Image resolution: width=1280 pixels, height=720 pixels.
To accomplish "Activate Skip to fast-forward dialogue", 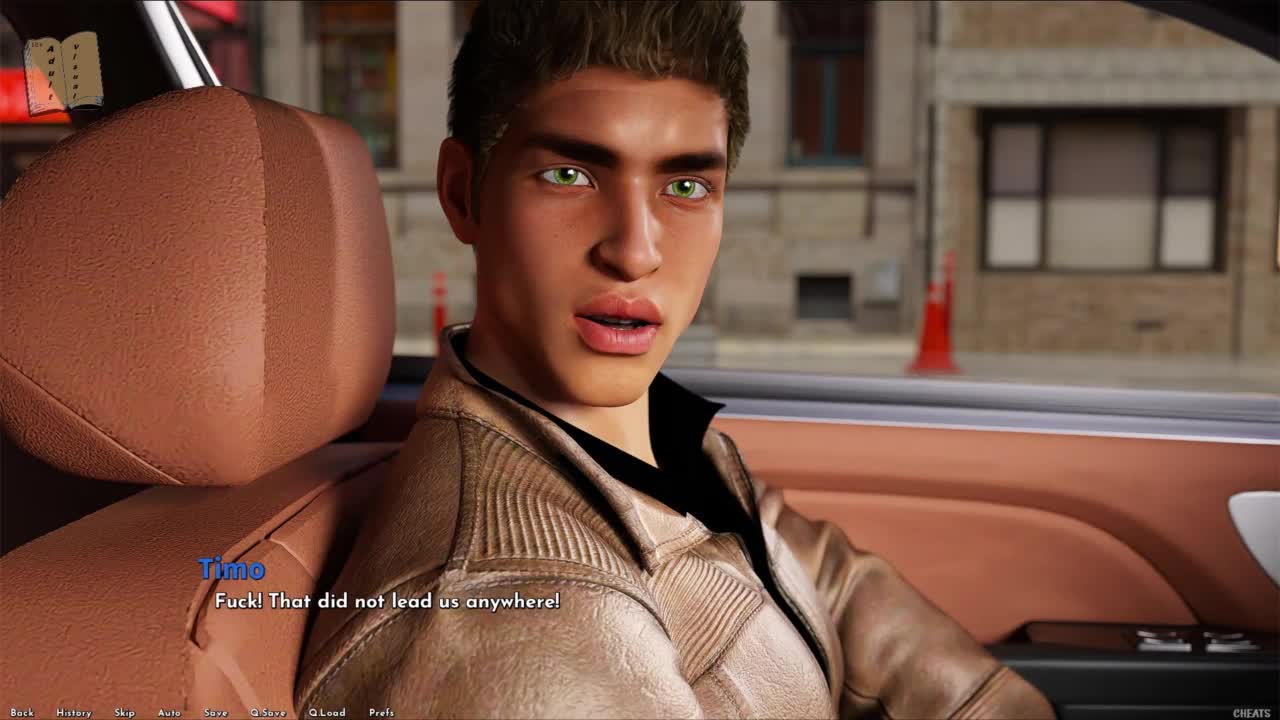I will click(124, 713).
